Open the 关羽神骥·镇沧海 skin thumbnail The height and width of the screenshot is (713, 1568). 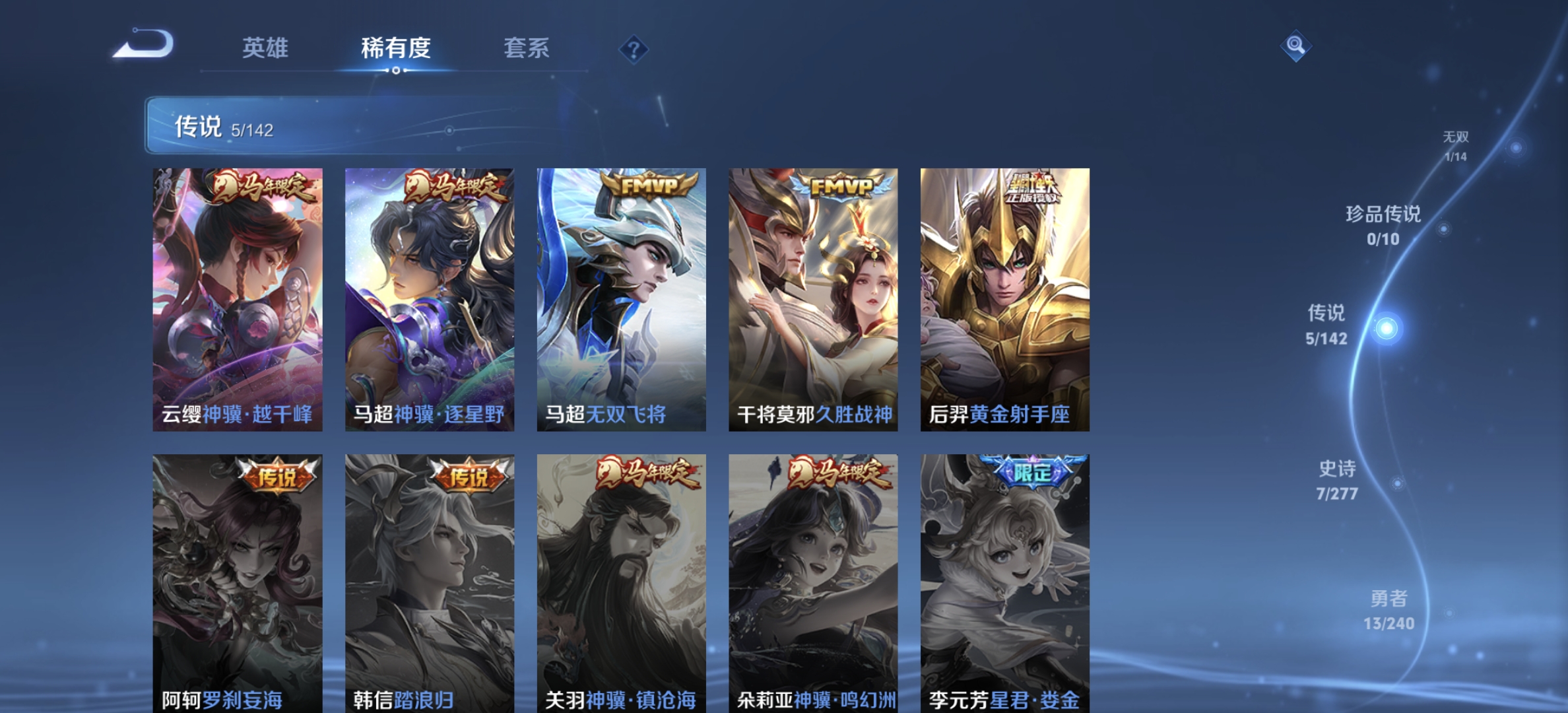tap(622, 581)
